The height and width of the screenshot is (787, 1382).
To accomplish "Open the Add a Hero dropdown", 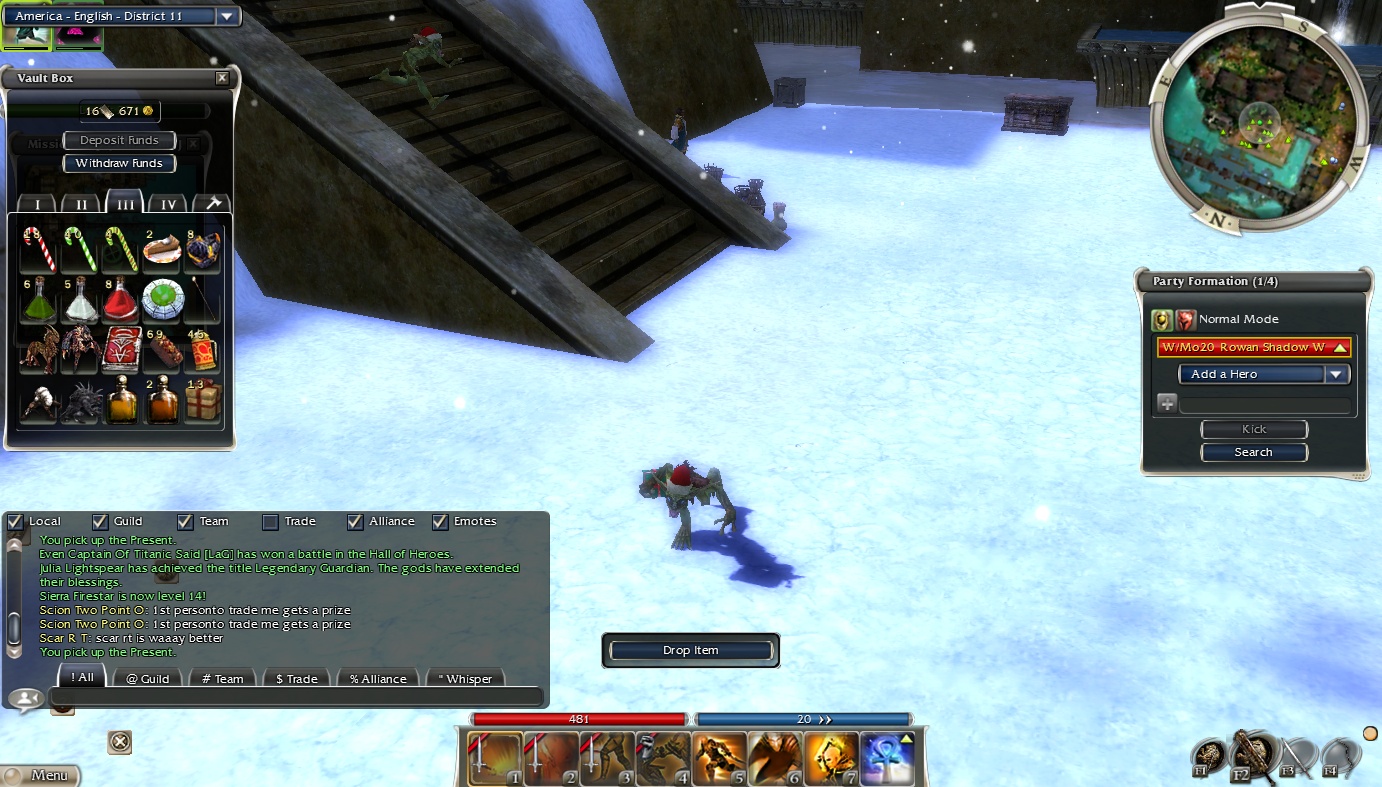I will pyautogui.click(x=1264, y=374).
